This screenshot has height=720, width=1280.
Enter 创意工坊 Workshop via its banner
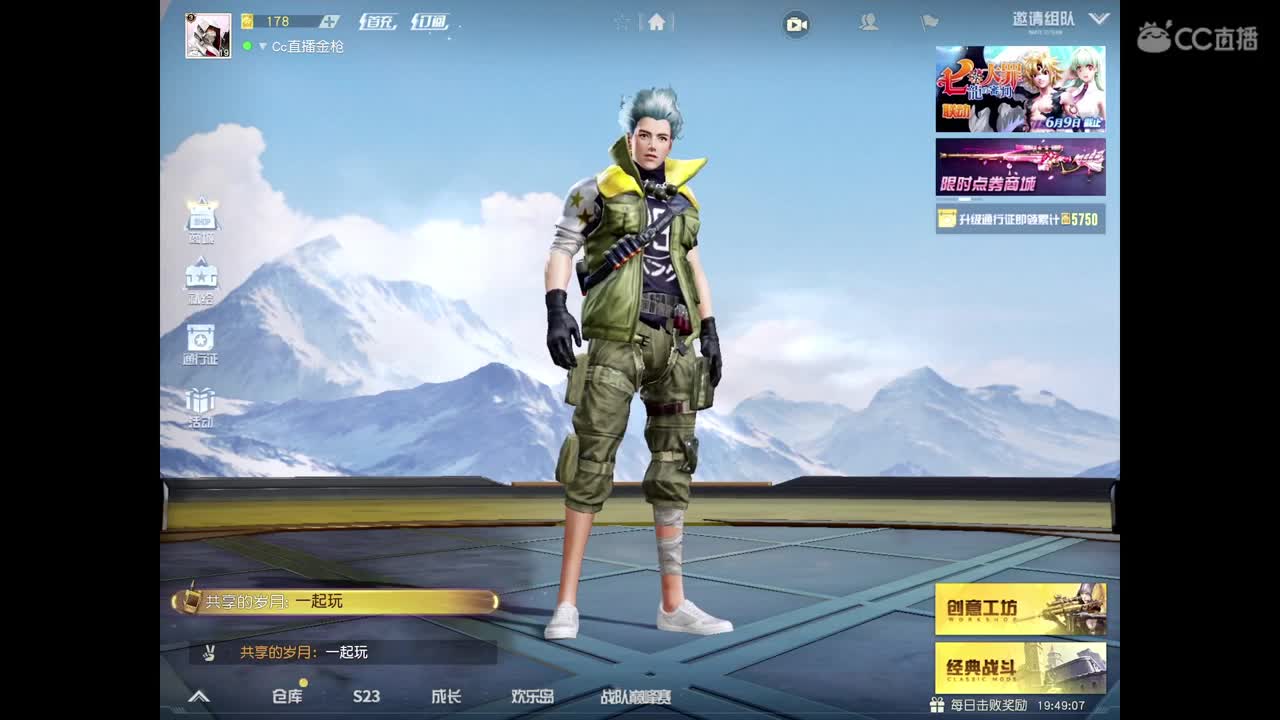click(1020, 610)
